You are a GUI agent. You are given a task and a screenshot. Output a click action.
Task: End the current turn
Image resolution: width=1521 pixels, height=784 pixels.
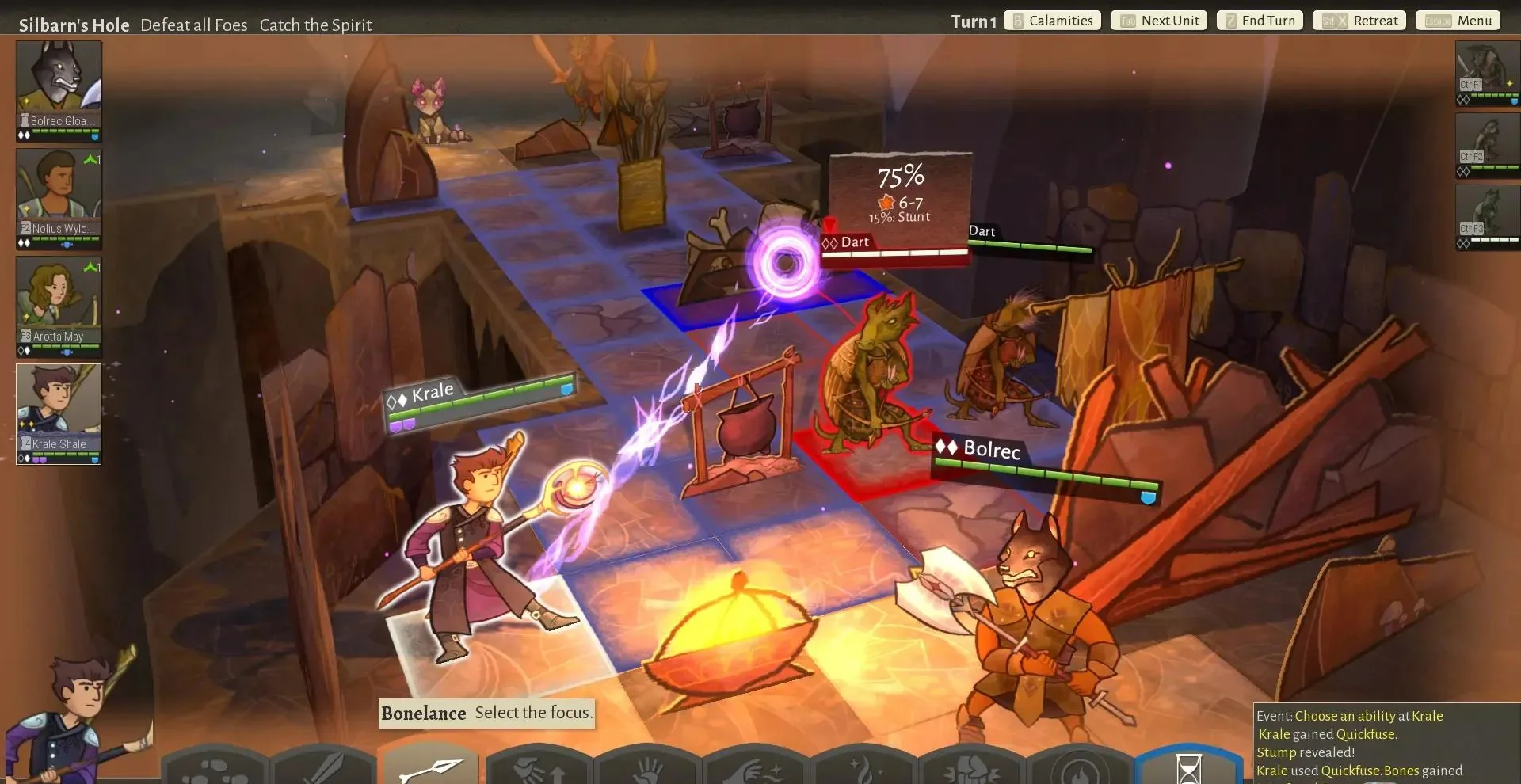[x=1260, y=21]
